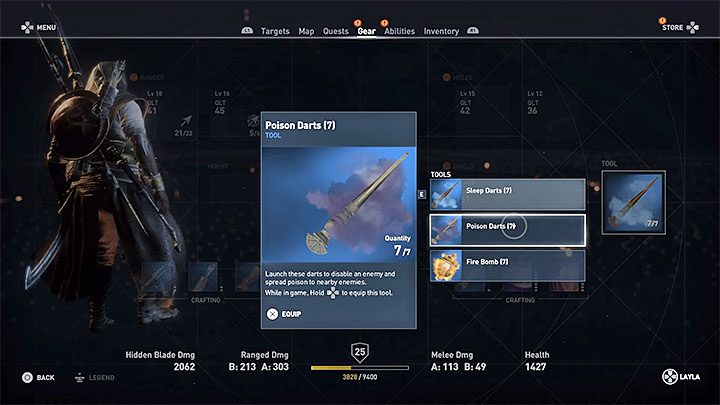Image resolution: width=720 pixels, height=405 pixels.
Task: Open the Abilities tab
Action: (x=400, y=31)
